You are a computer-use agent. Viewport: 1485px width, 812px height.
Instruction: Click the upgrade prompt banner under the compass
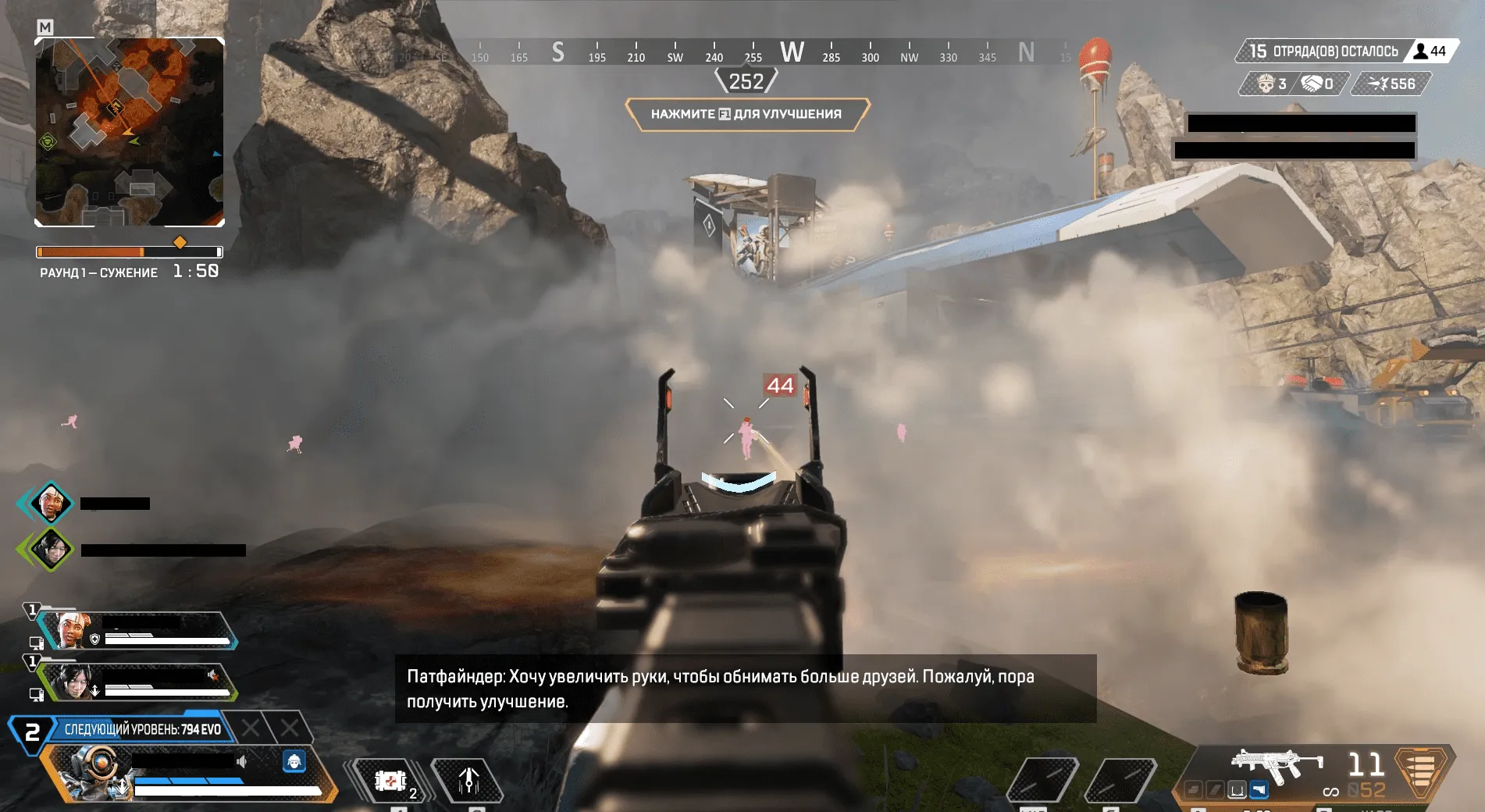click(746, 114)
